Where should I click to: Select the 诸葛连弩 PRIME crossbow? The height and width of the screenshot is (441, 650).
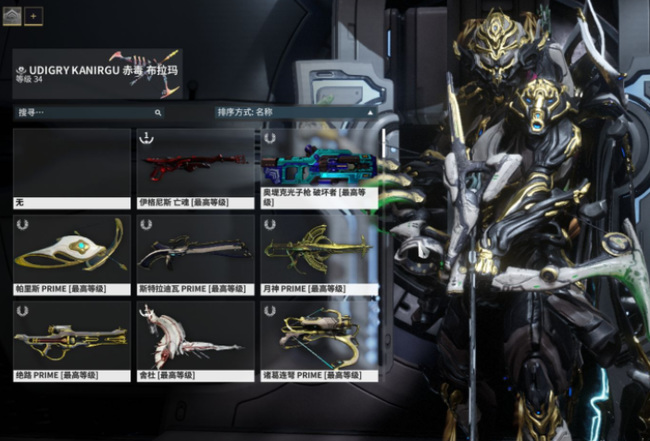coord(319,340)
